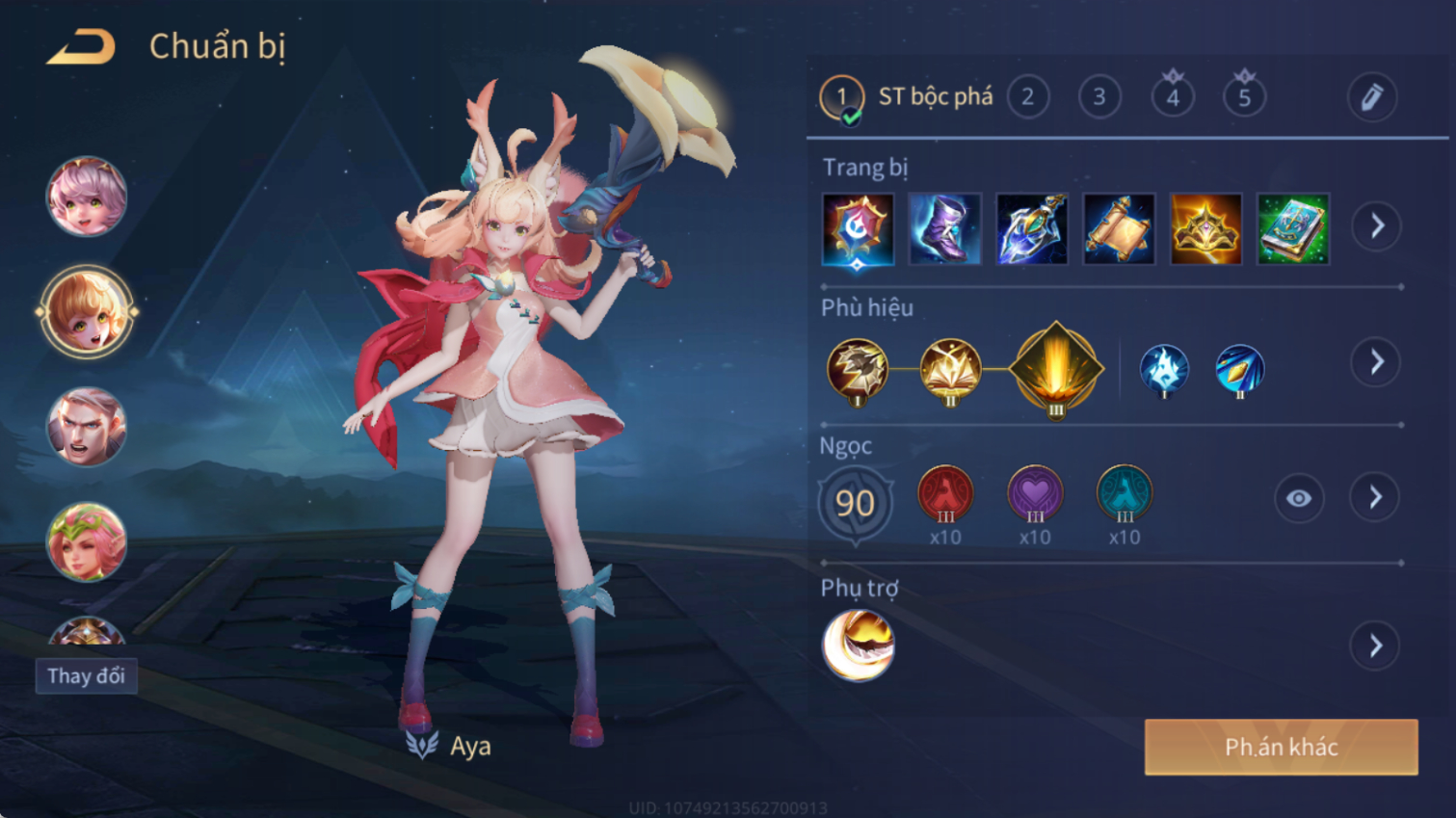Open the Phù hiệu badge section arrow

coord(1376,362)
